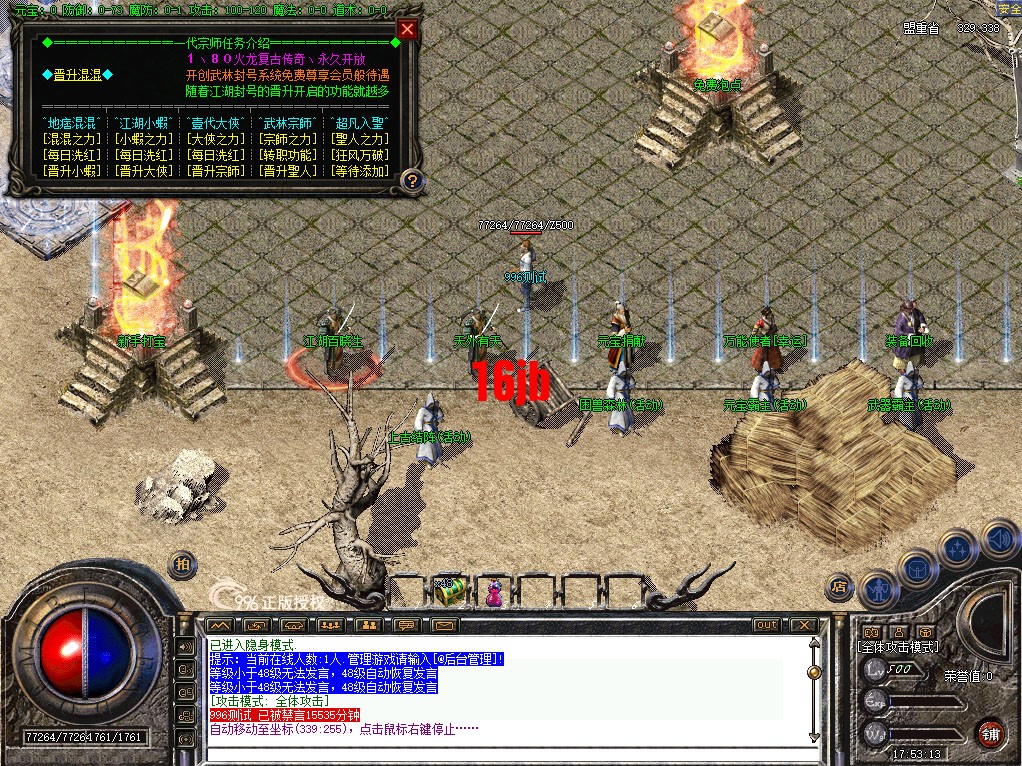Use the red potion bottle hotbar item

[493, 593]
